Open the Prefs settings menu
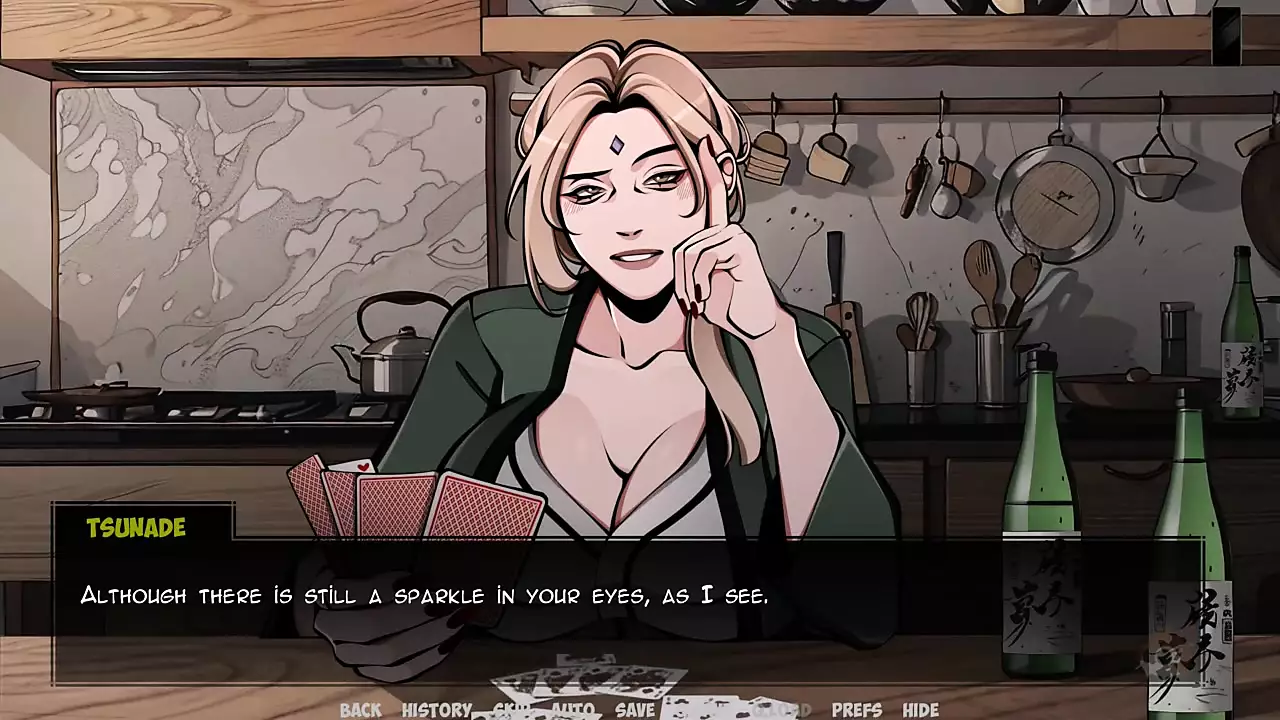The width and height of the screenshot is (1280, 720). (x=857, y=710)
